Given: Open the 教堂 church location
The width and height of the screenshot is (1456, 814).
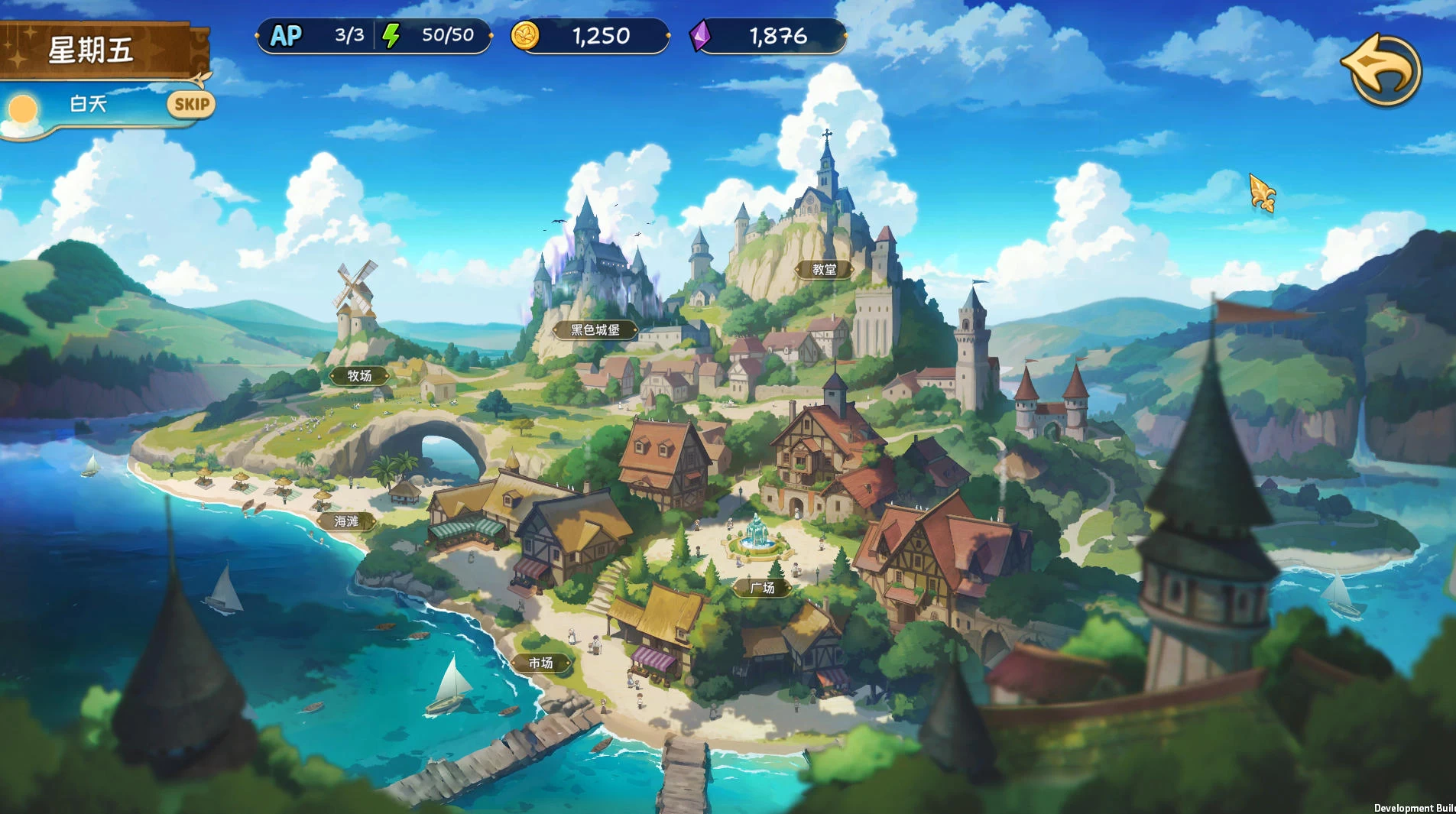Looking at the screenshot, I should [825, 269].
